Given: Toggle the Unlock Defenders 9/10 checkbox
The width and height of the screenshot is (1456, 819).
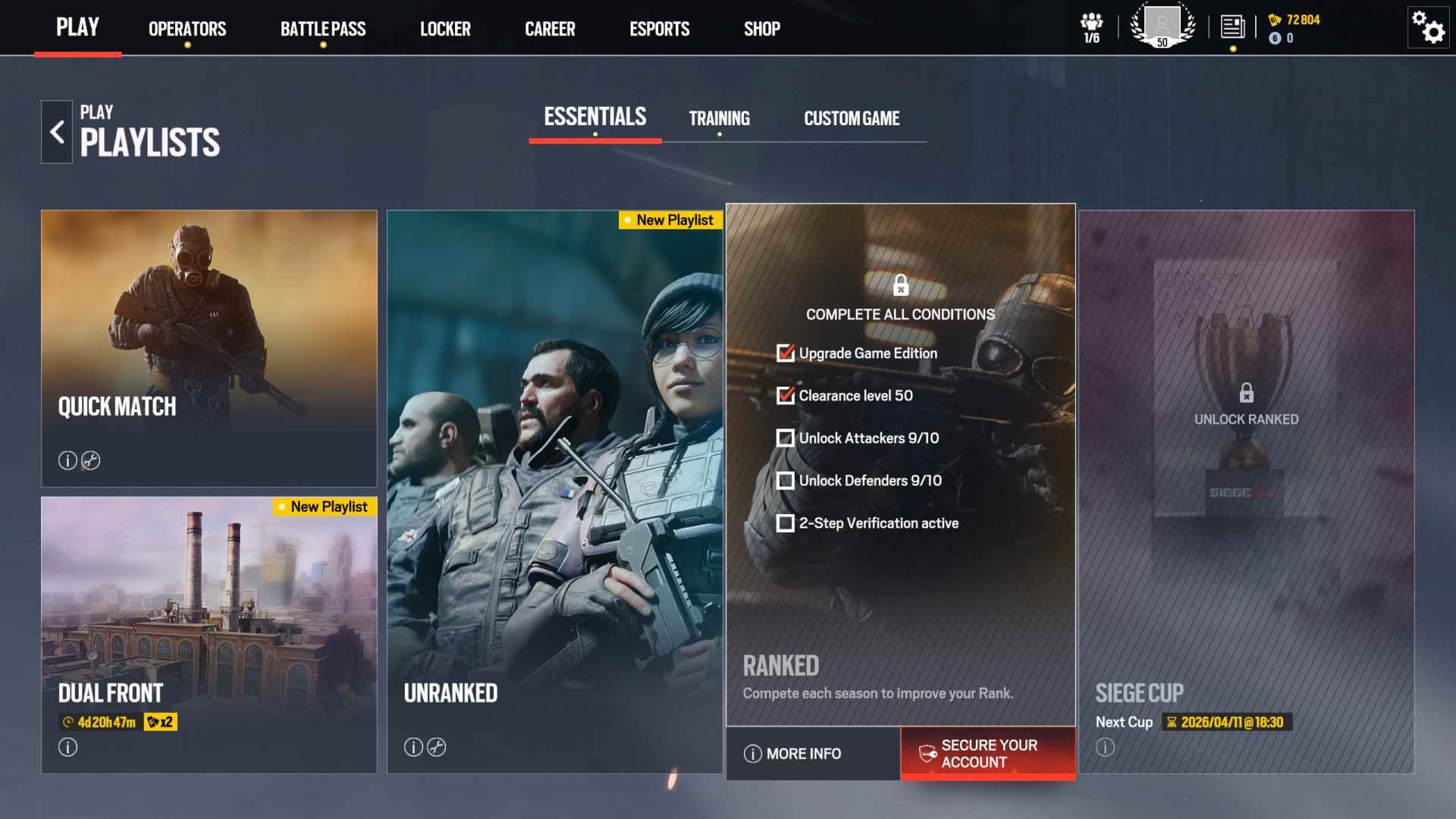Looking at the screenshot, I should 785,480.
